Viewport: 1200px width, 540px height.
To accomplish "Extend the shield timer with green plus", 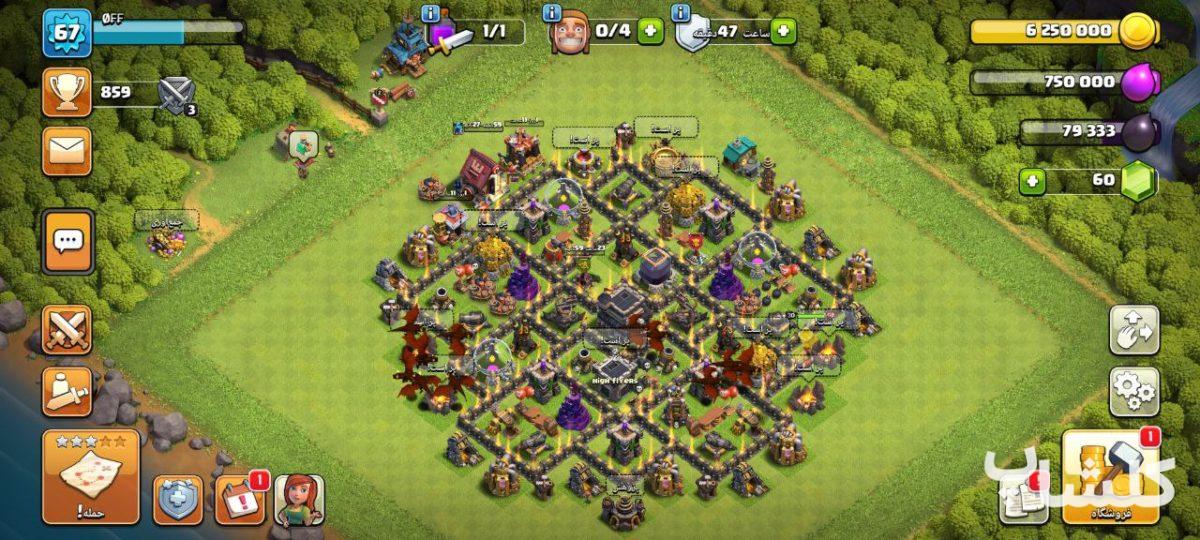I will [x=783, y=31].
